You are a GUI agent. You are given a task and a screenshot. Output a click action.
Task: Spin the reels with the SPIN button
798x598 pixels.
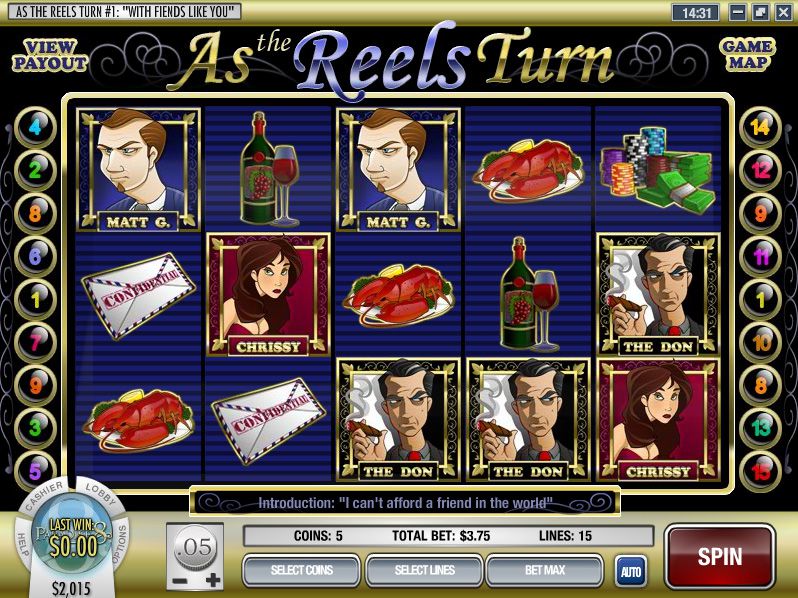pos(719,556)
